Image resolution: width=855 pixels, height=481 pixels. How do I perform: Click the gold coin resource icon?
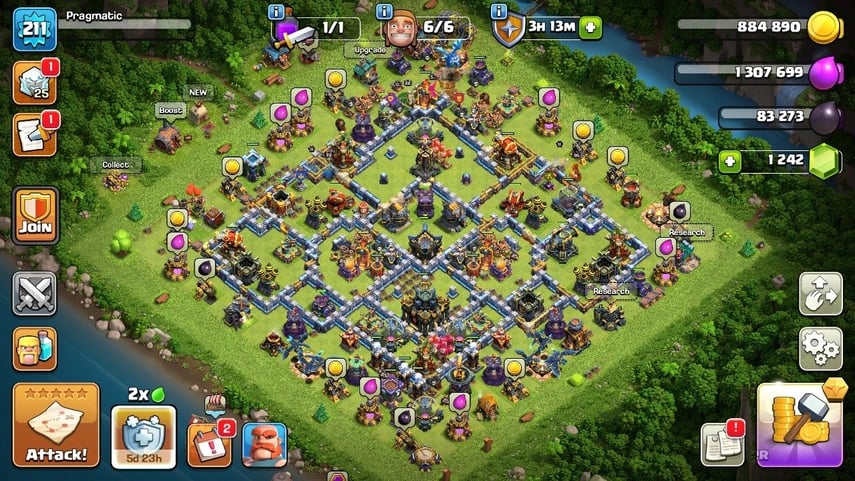(x=823, y=28)
